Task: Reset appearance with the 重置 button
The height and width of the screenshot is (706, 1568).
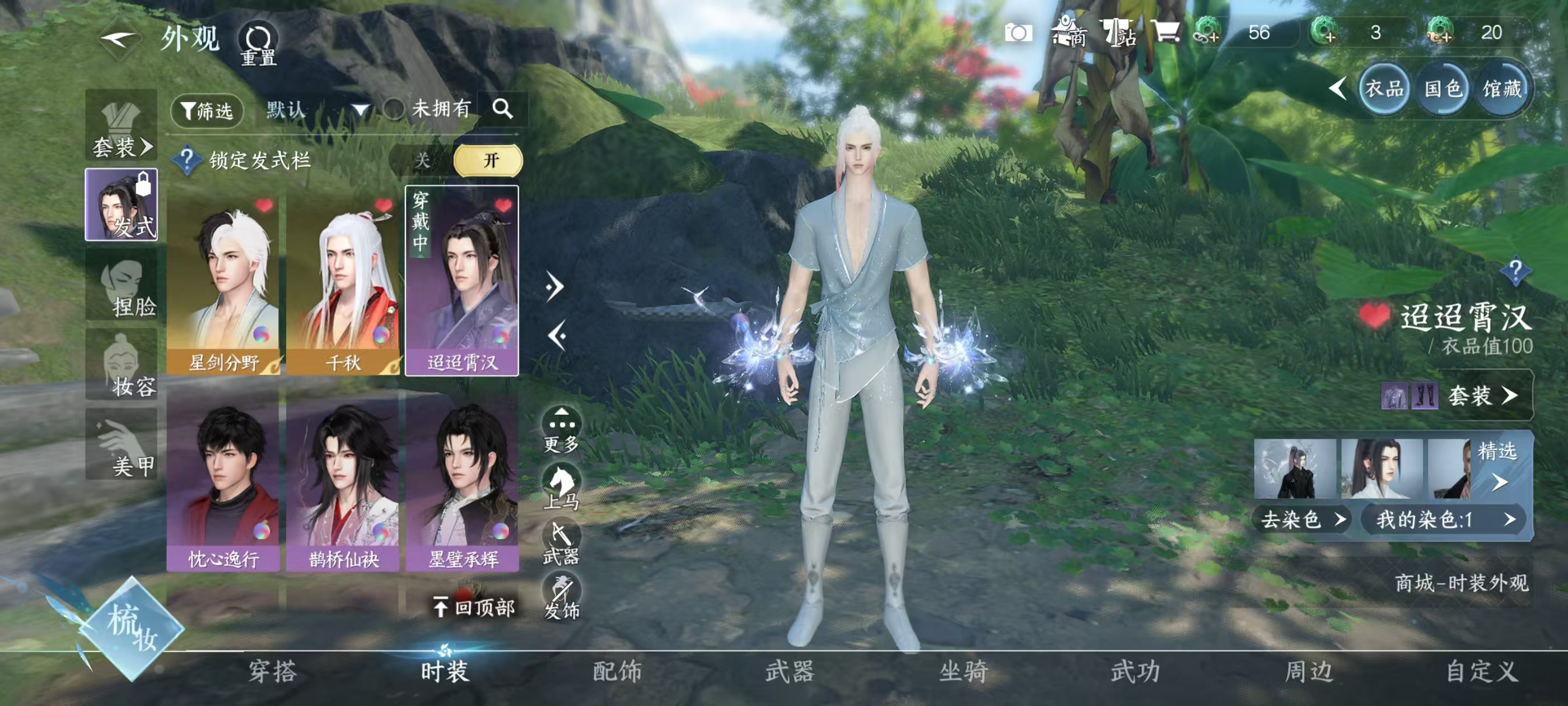Action: pyautogui.click(x=258, y=44)
